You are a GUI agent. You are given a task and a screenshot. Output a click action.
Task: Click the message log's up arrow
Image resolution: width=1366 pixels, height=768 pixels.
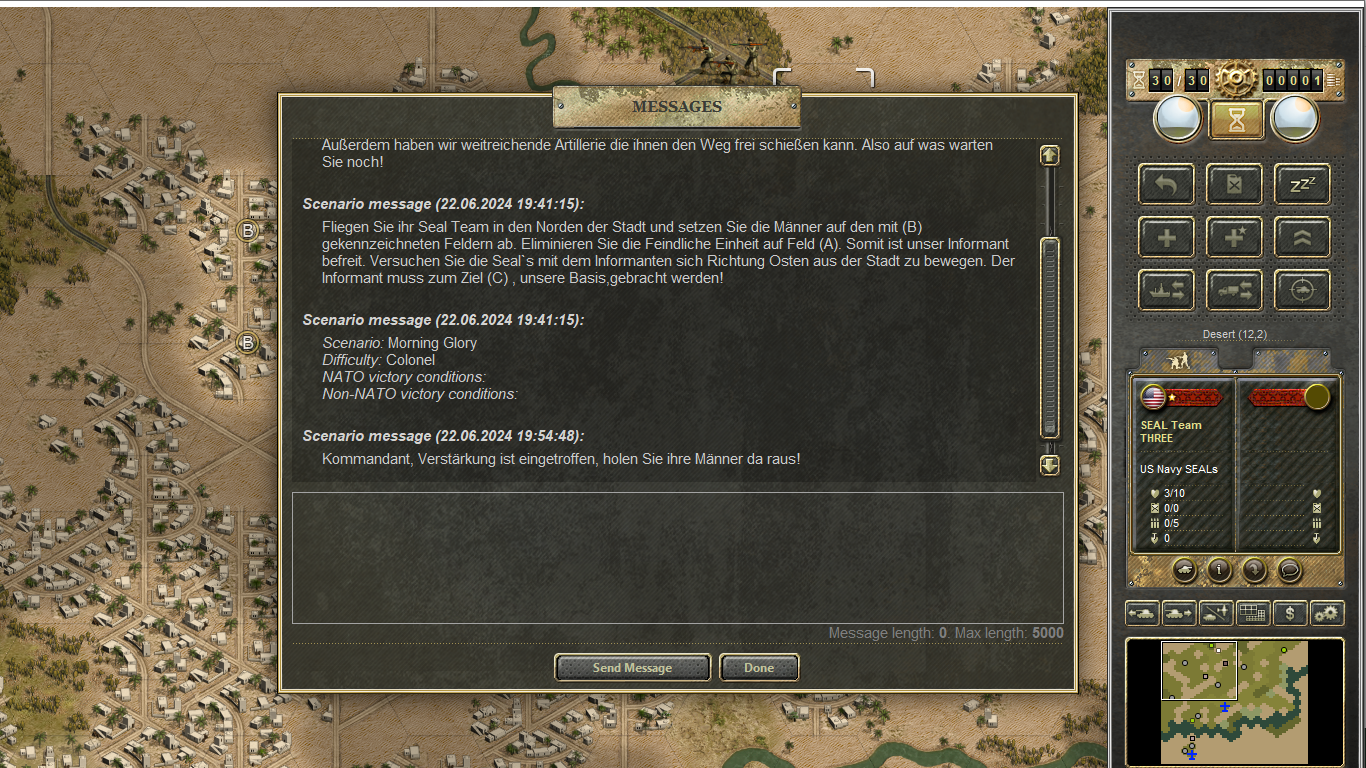tap(1049, 155)
